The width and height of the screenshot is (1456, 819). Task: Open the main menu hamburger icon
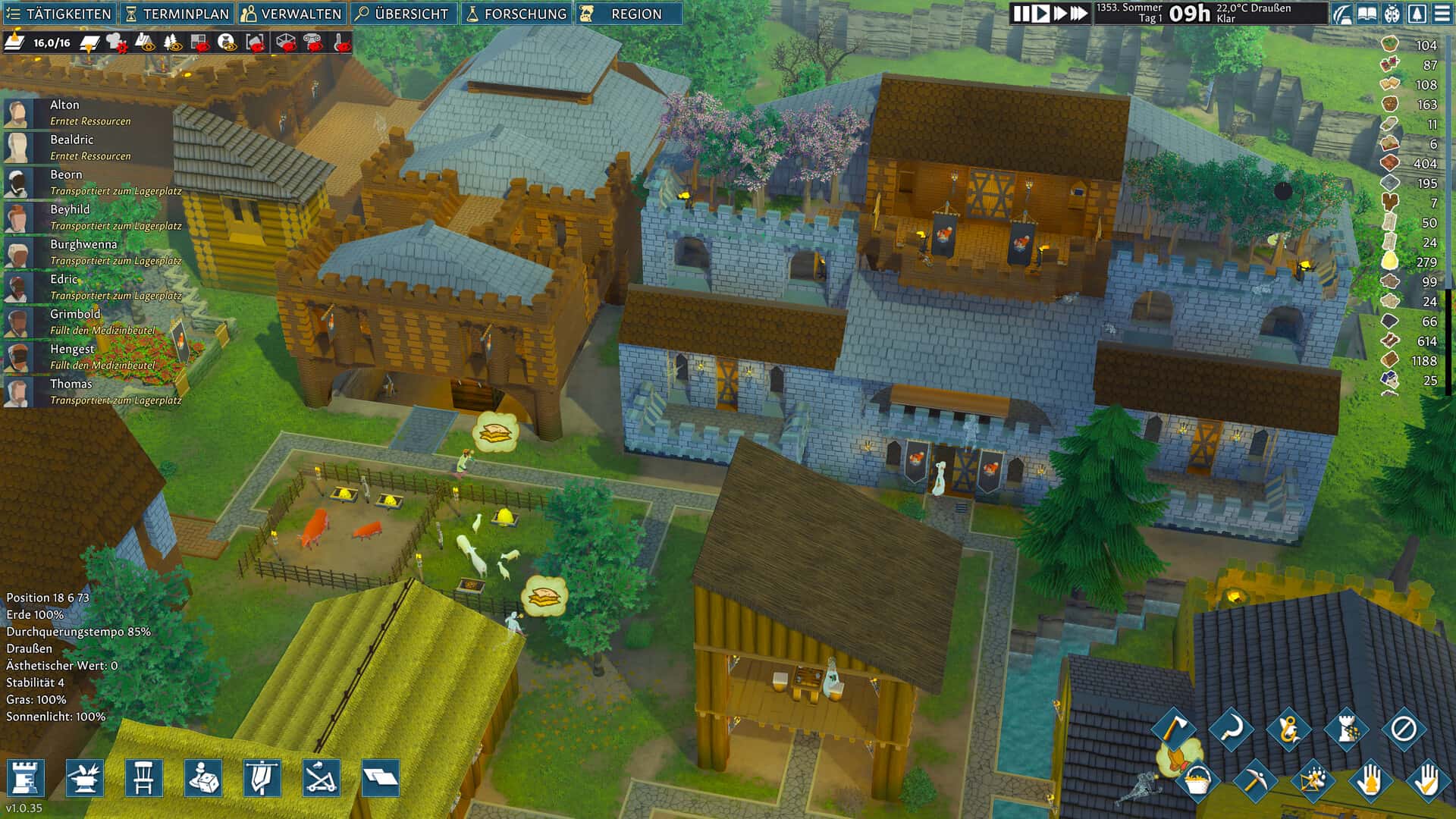[1442, 14]
